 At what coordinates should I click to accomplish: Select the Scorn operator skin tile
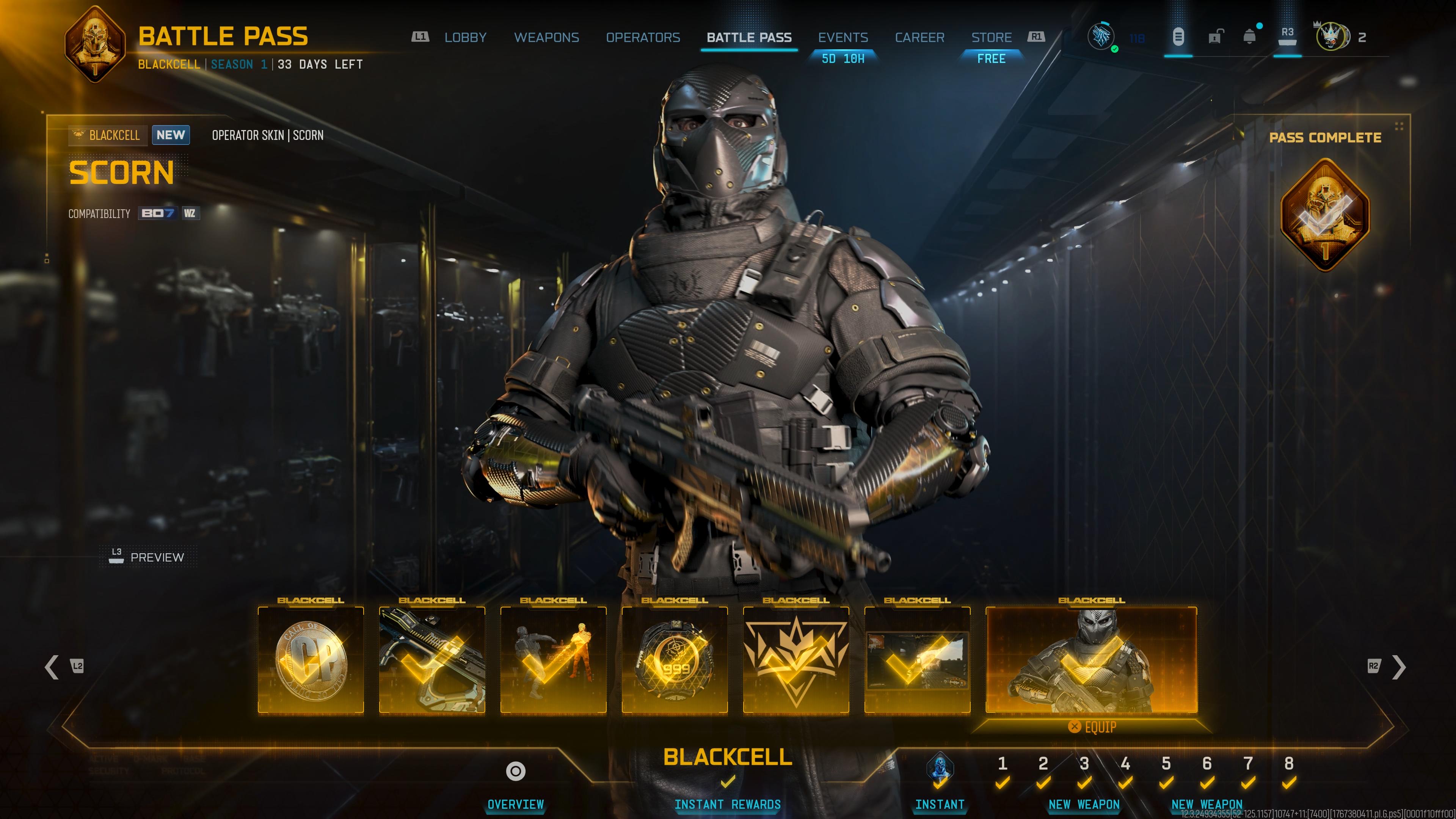1091,660
